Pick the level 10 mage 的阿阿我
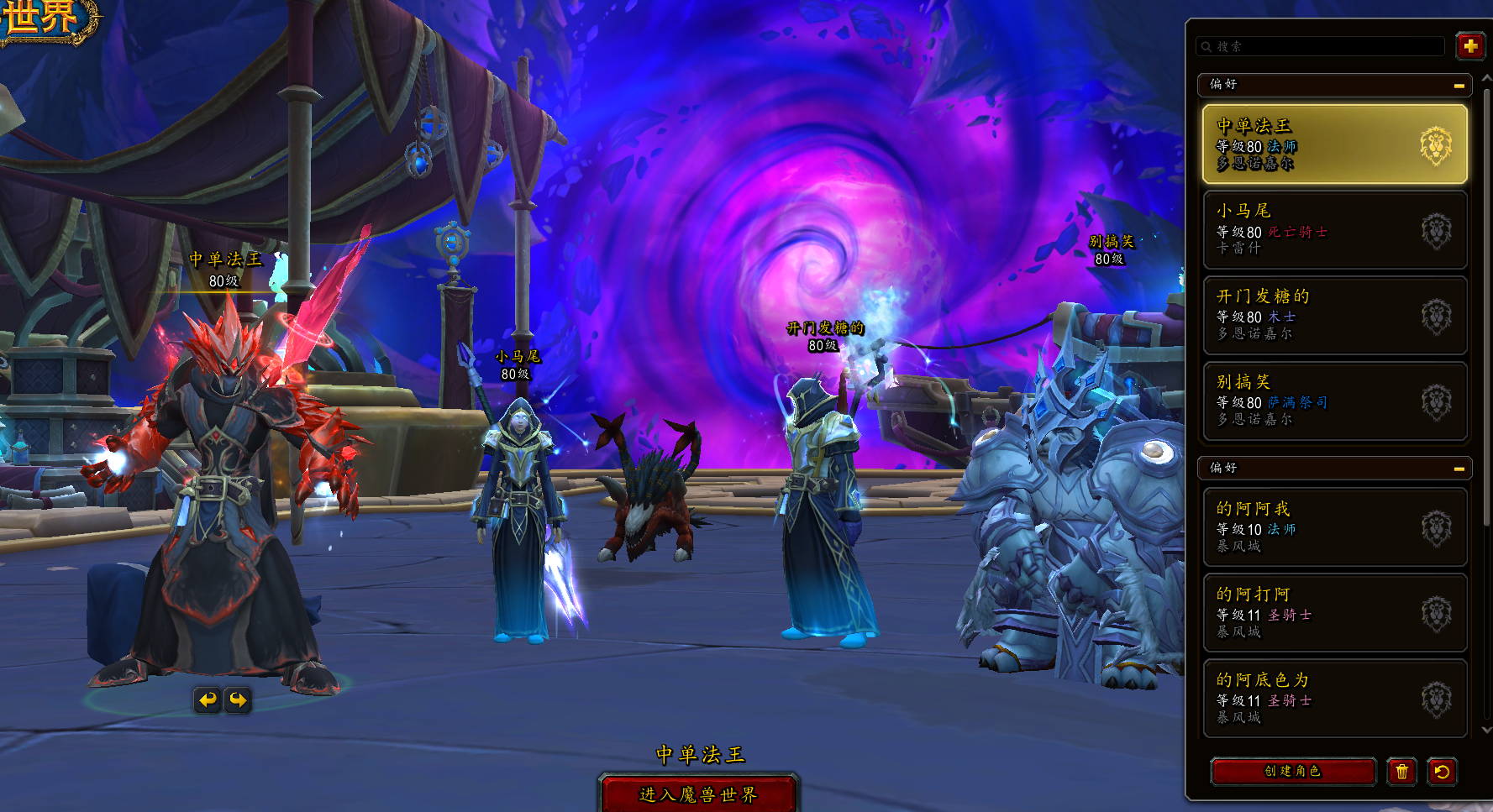This screenshot has width=1493, height=812. (1334, 527)
